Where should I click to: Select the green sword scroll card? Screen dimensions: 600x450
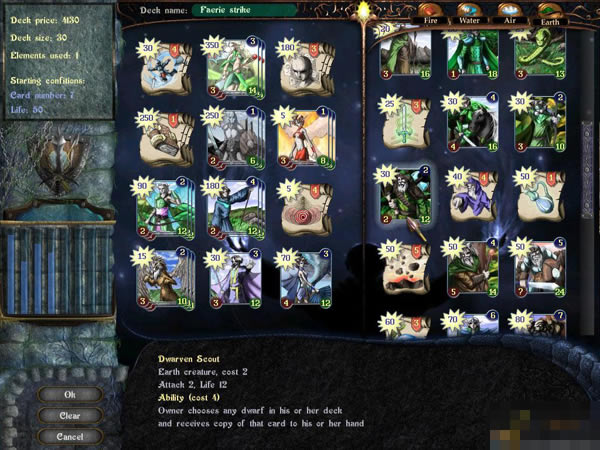pyautogui.click(x=406, y=126)
